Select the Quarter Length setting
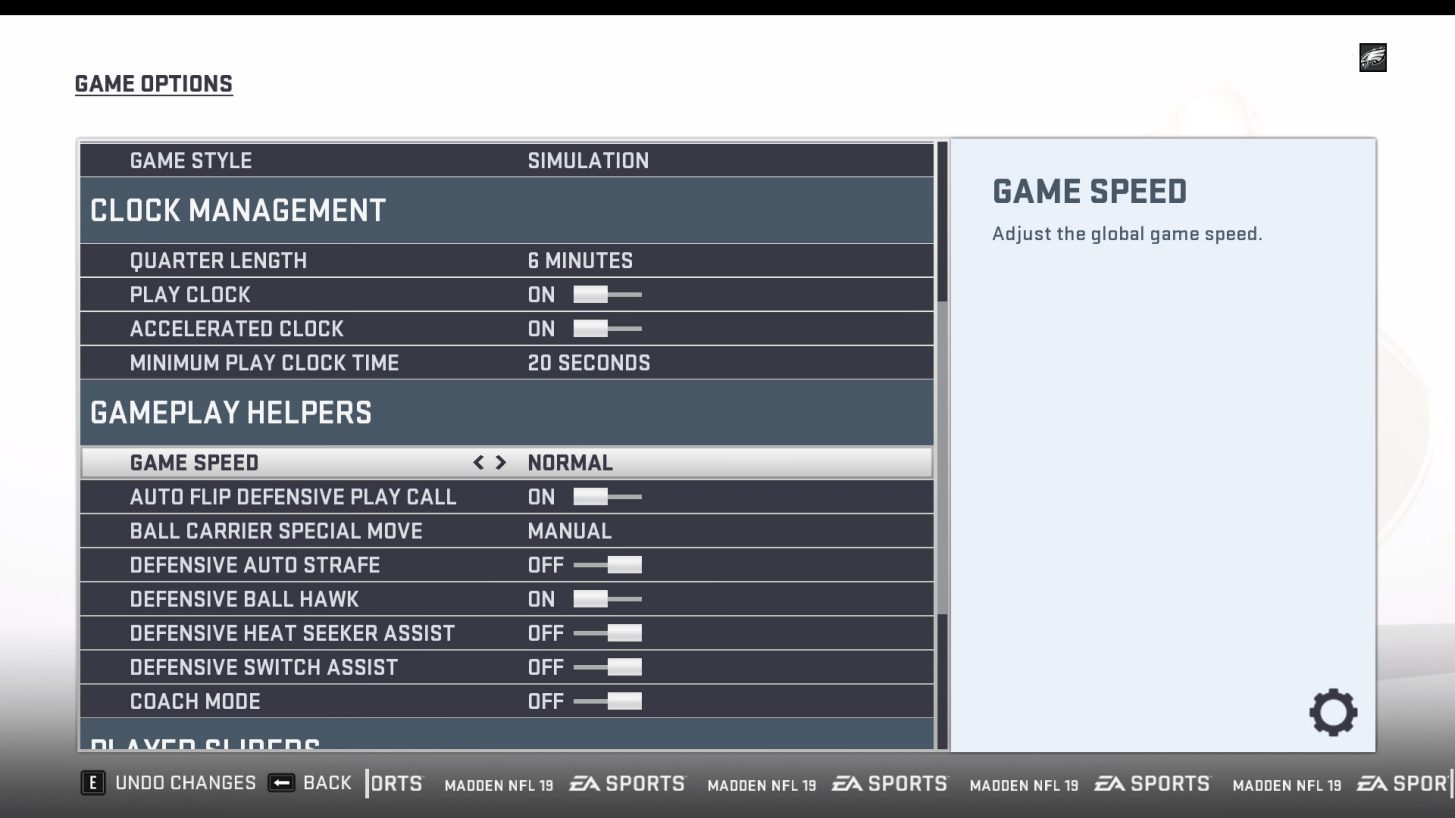1455x818 pixels. [x=400, y=260]
